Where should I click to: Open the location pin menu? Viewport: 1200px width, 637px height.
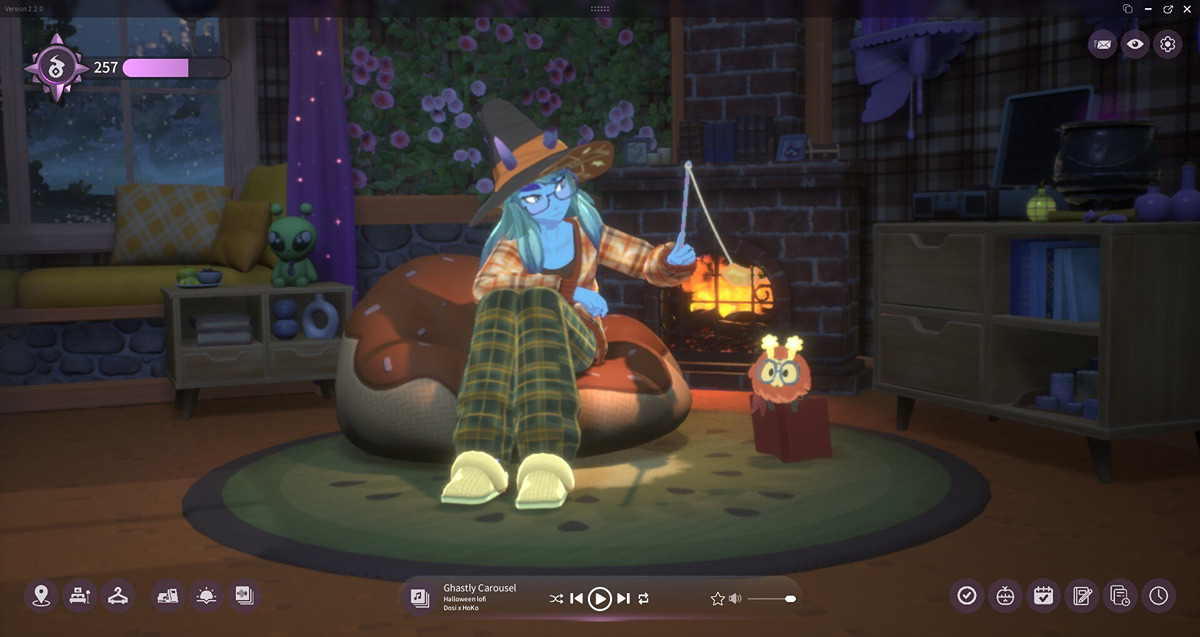41,596
